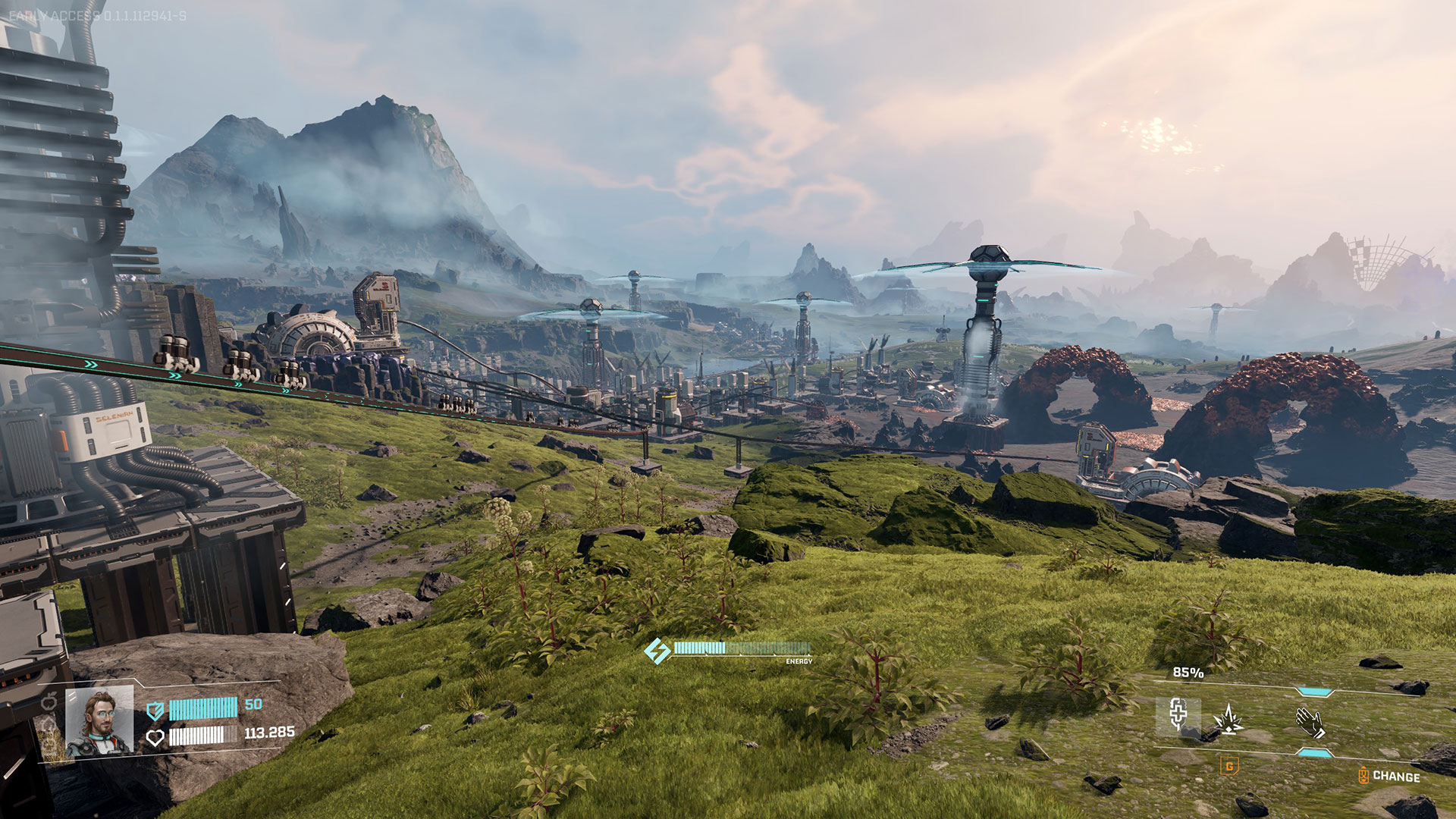
Task: Choose the glove hand tool icon
Action: 1310,721
